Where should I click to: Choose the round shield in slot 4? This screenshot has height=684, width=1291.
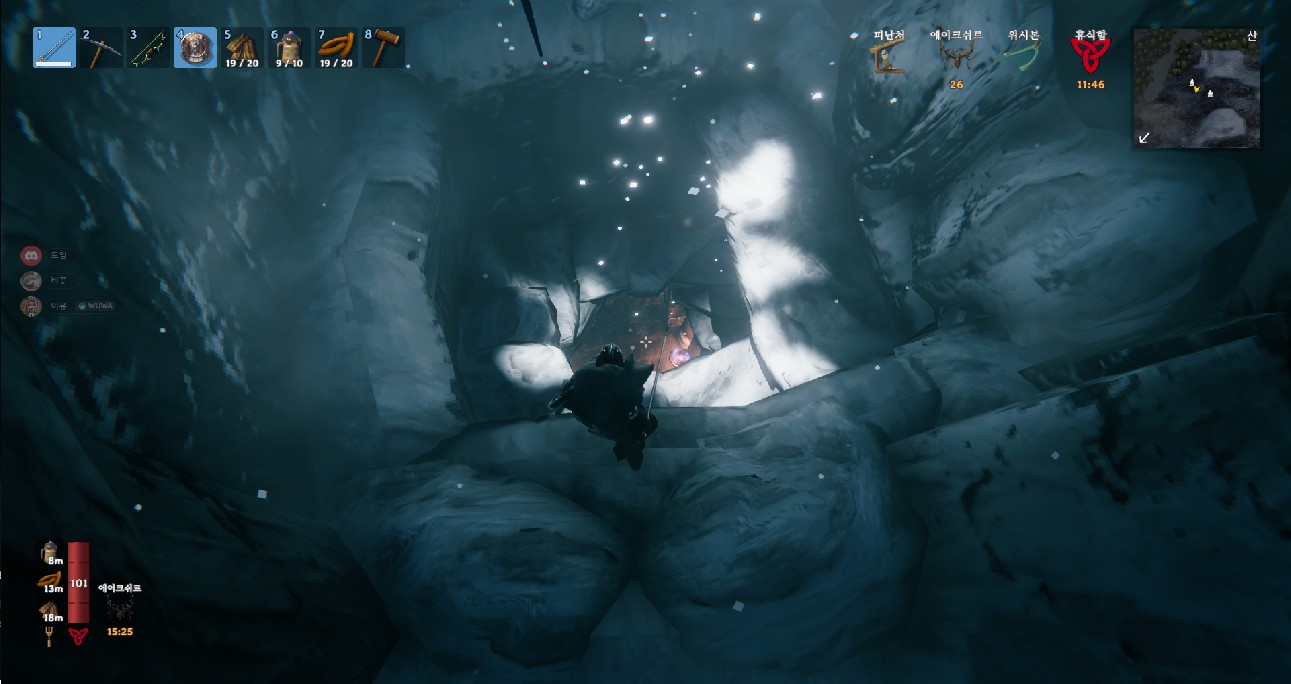pyautogui.click(x=195, y=47)
